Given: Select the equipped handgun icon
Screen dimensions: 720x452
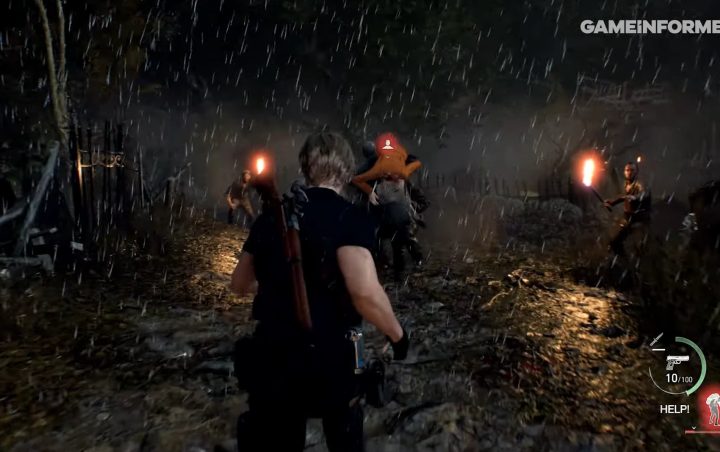Looking at the screenshot, I should pyautogui.click(x=677, y=361).
